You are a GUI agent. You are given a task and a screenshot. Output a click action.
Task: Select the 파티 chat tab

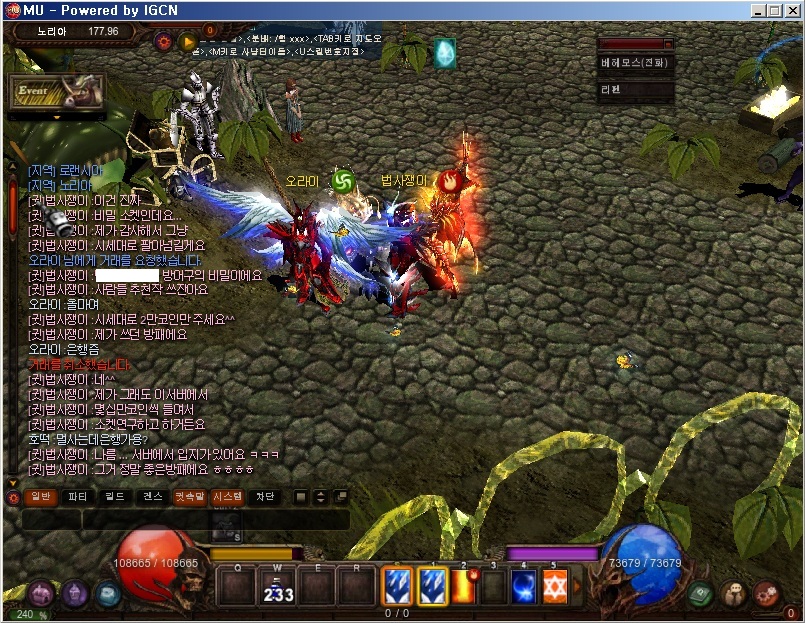pos(78,496)
